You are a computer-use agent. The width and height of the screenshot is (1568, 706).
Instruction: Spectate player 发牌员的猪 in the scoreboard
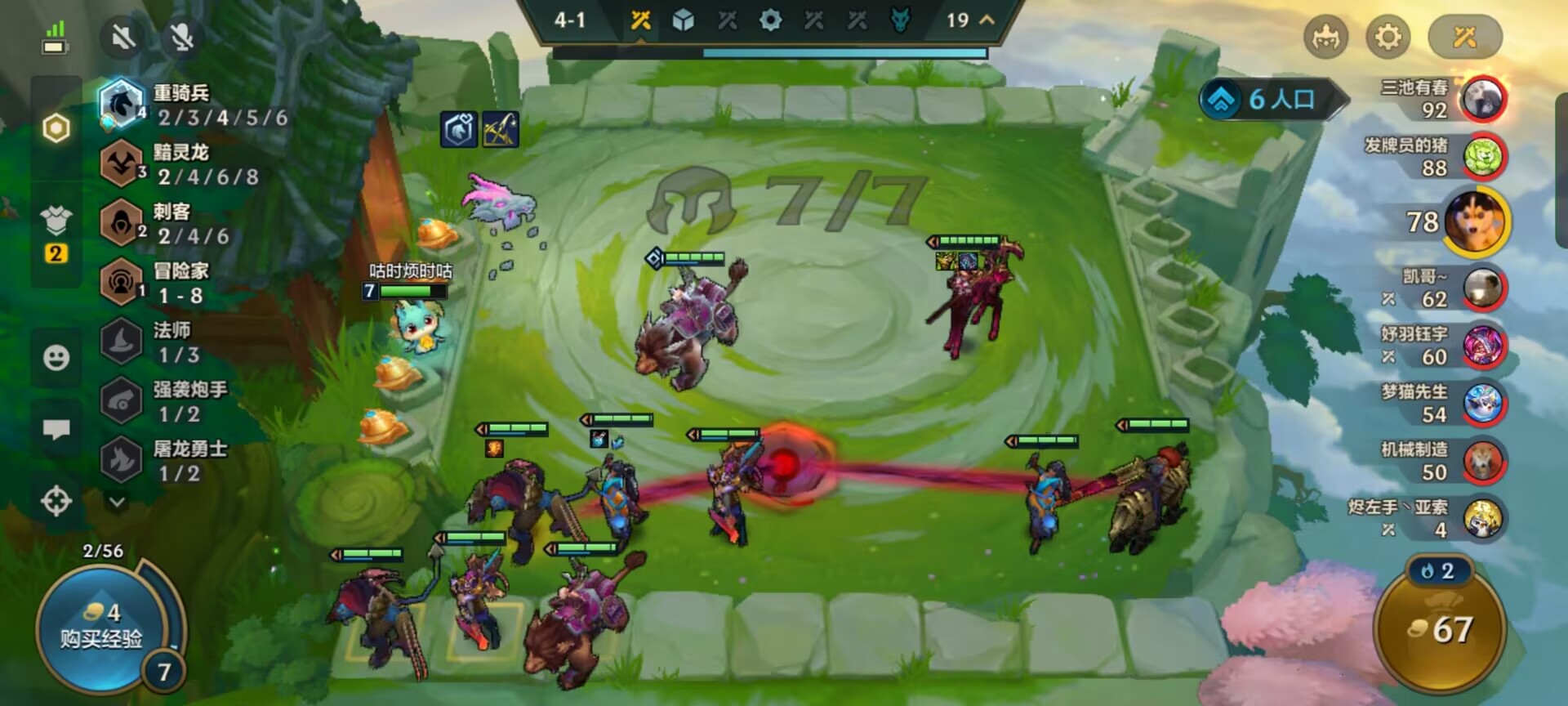pyautogui.click(x=1483, y=156)
